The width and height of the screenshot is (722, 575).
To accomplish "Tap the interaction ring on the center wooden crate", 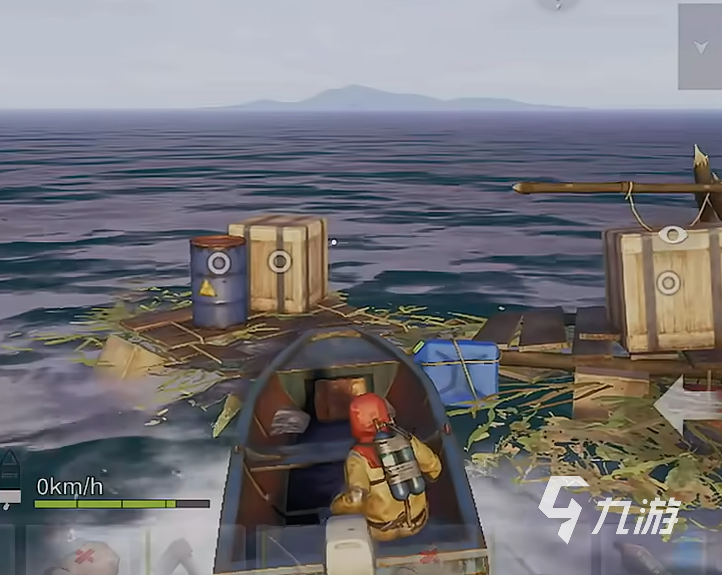I will tap(280, 262).
